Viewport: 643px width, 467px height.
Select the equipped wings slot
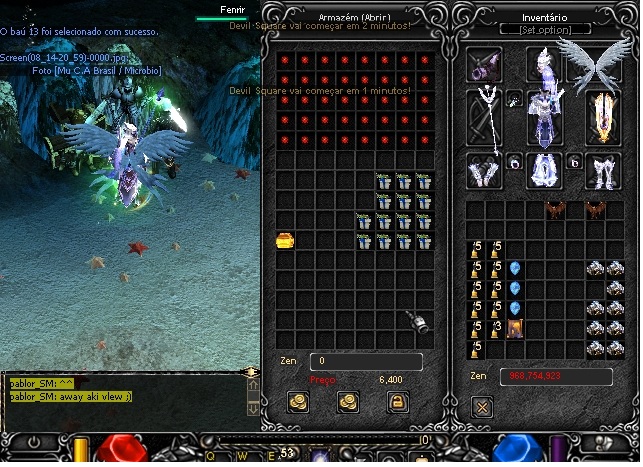[597, 65]
